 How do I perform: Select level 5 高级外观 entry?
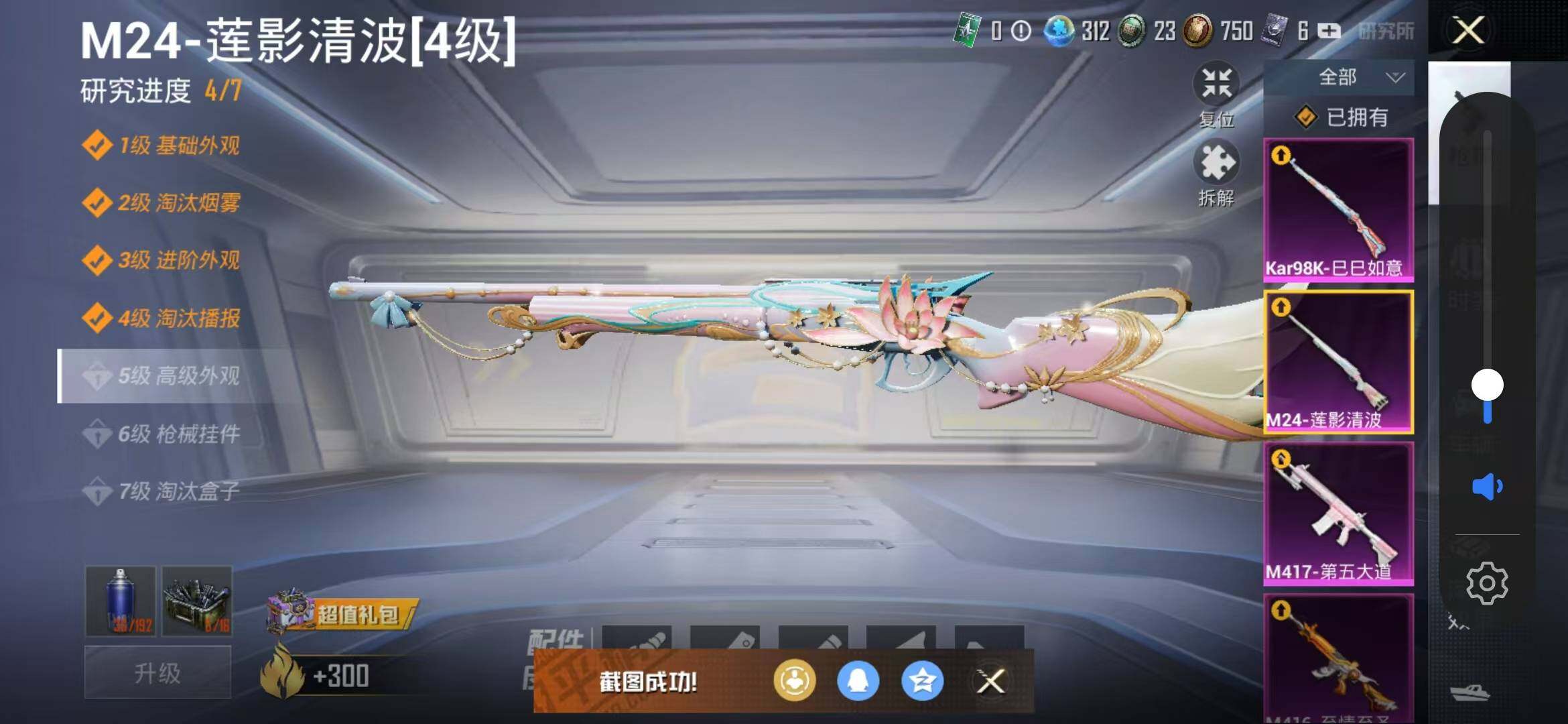161,376
